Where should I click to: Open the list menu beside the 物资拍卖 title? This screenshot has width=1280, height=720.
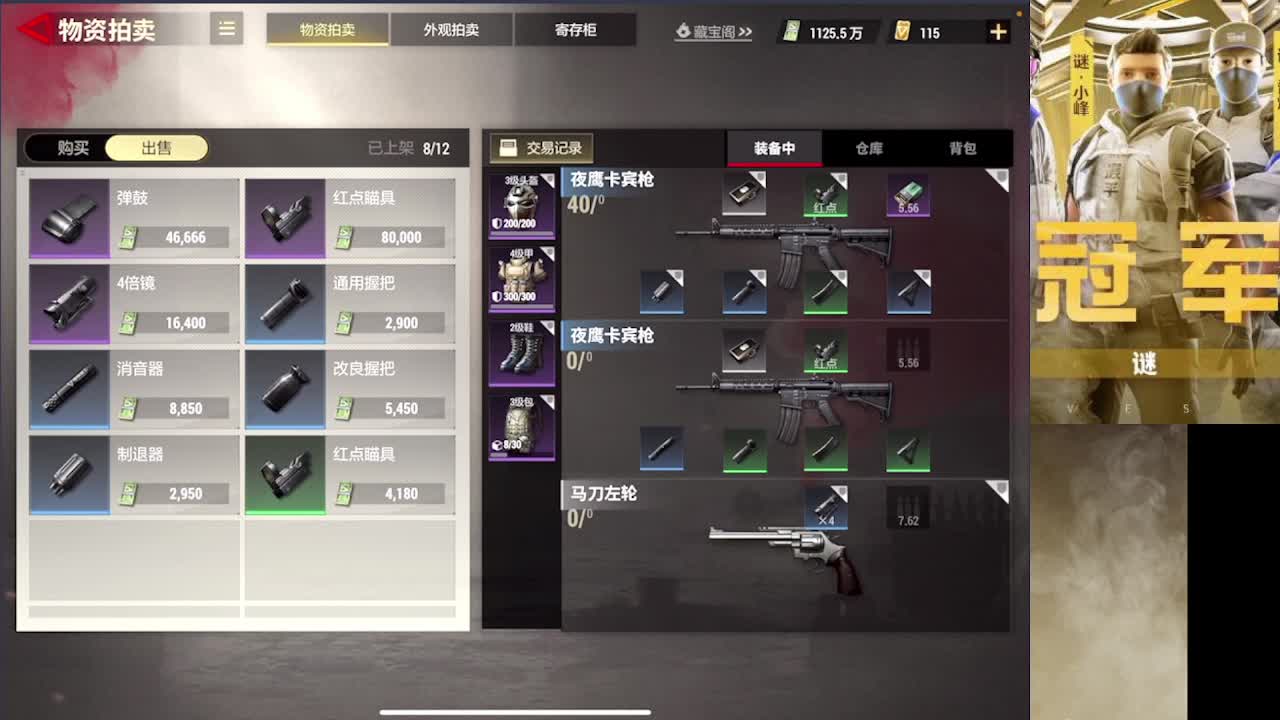226,29
